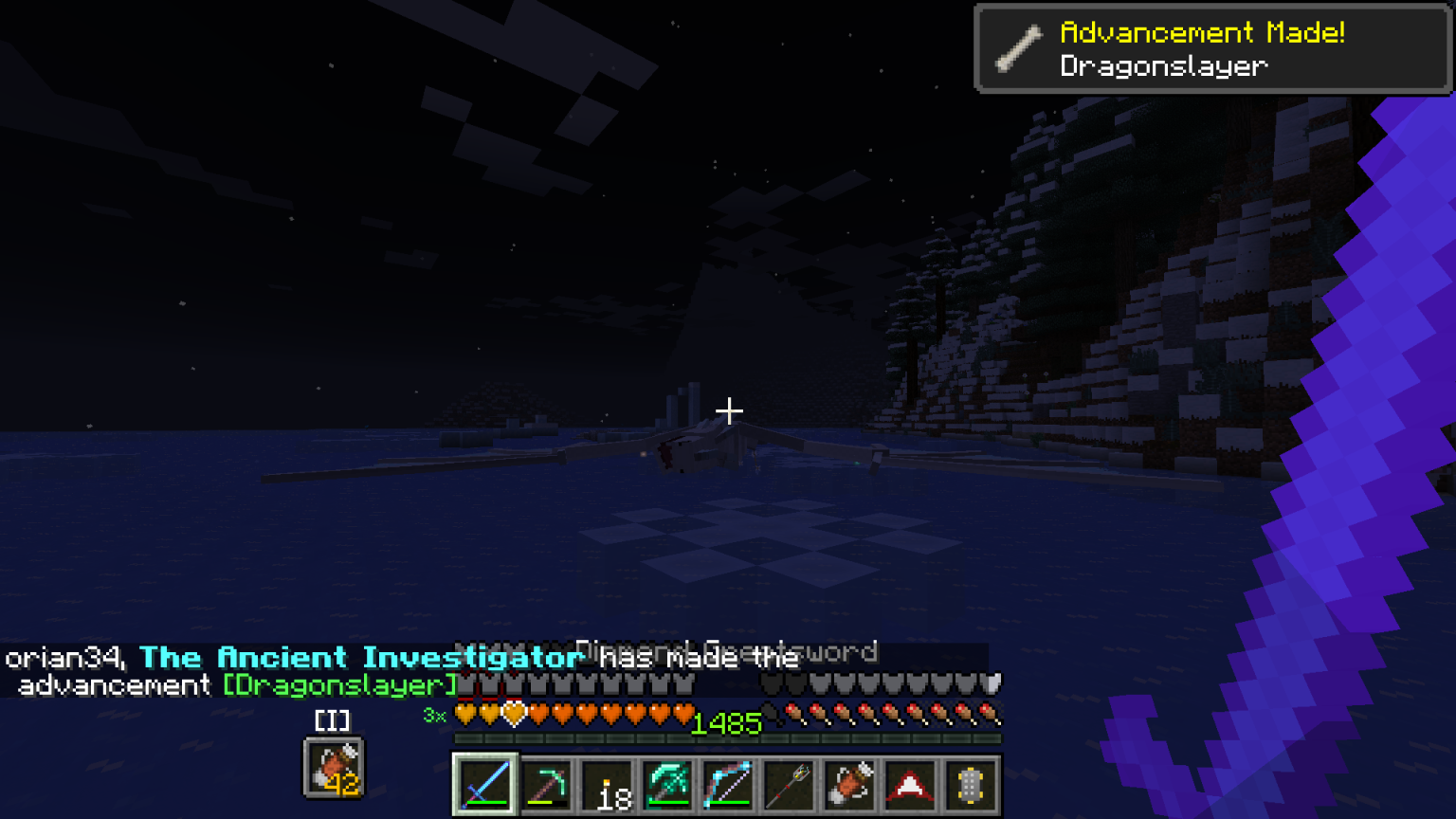Click the experience number 1485
Image resolution: width=1456 pixels, height=819 pixels.
pyautogui.click(x=725, y=725)
